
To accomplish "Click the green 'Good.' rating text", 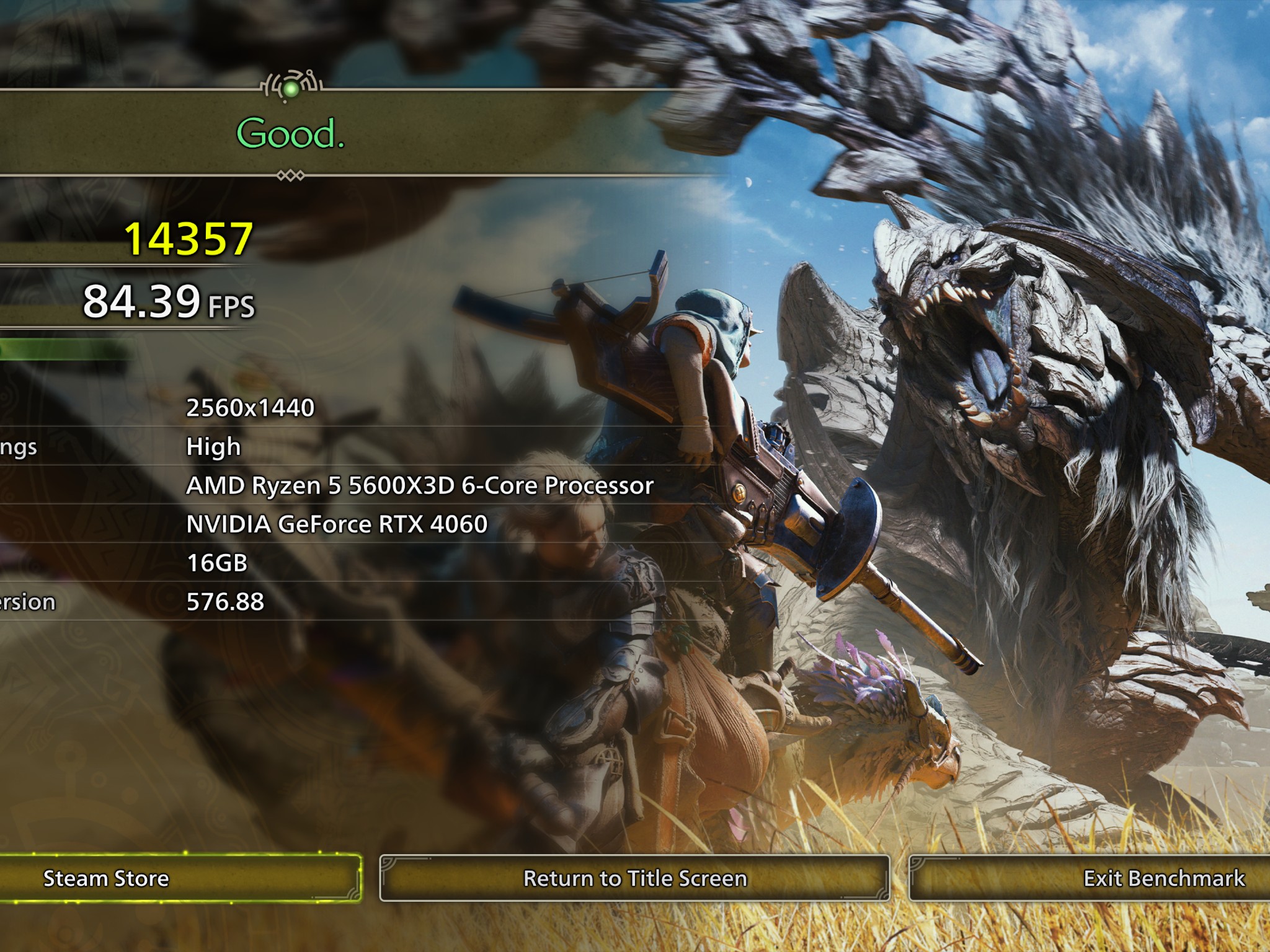I will point(289,133).
